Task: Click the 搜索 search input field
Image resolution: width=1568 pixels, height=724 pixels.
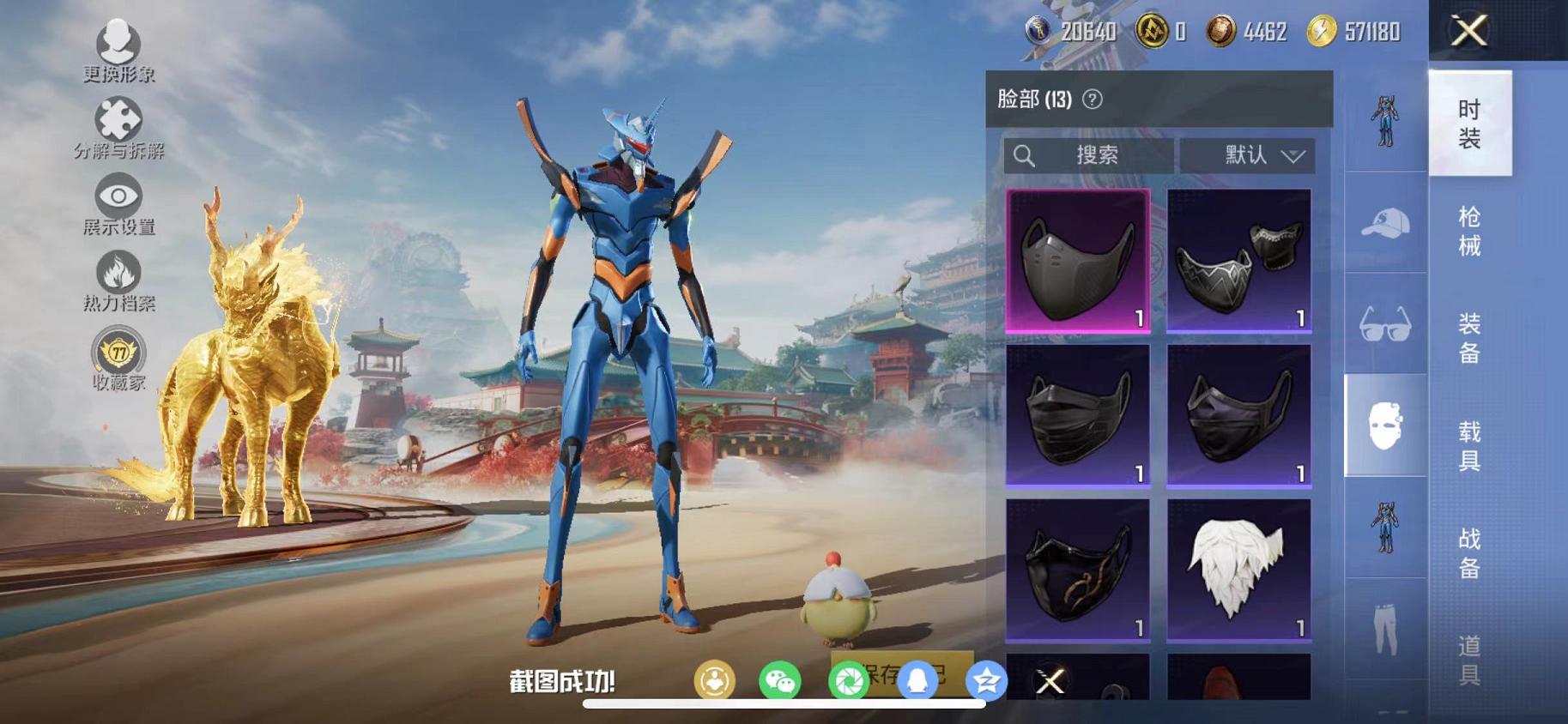Action: 1087,155
